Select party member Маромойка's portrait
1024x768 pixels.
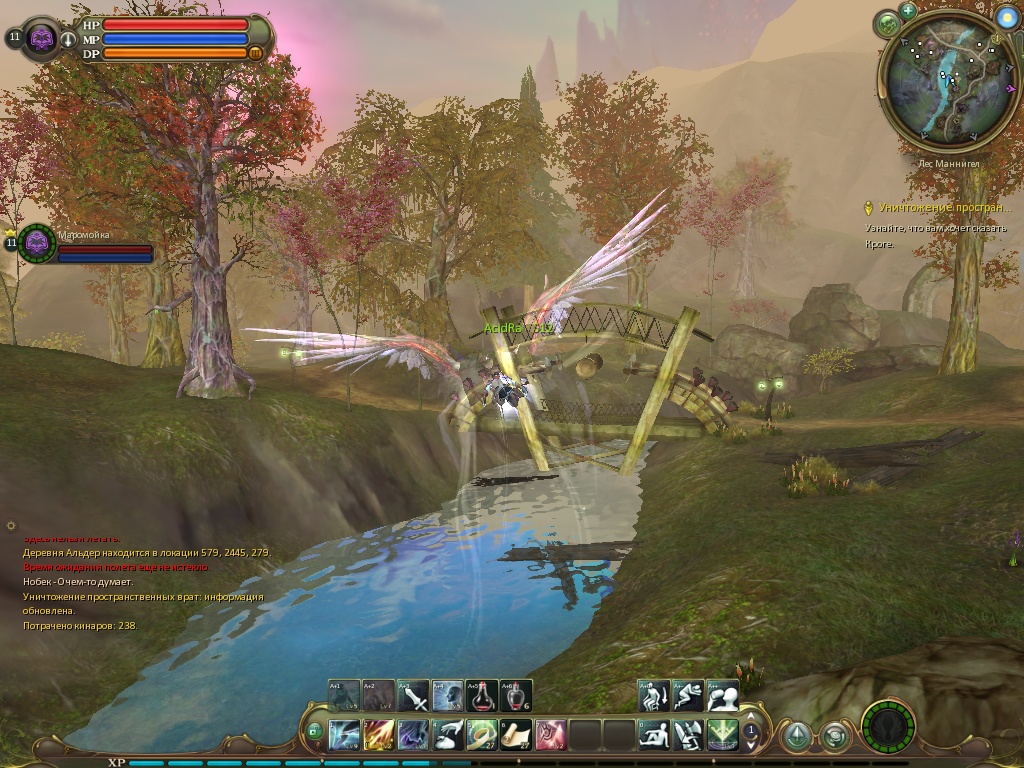pyautogui.click(x=37, y=243)
